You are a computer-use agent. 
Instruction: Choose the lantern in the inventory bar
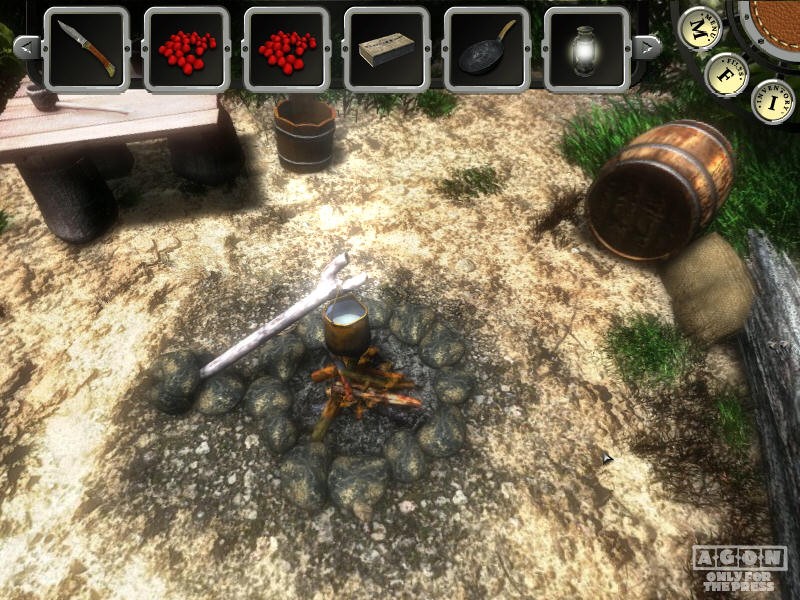(x=586, y=49)
